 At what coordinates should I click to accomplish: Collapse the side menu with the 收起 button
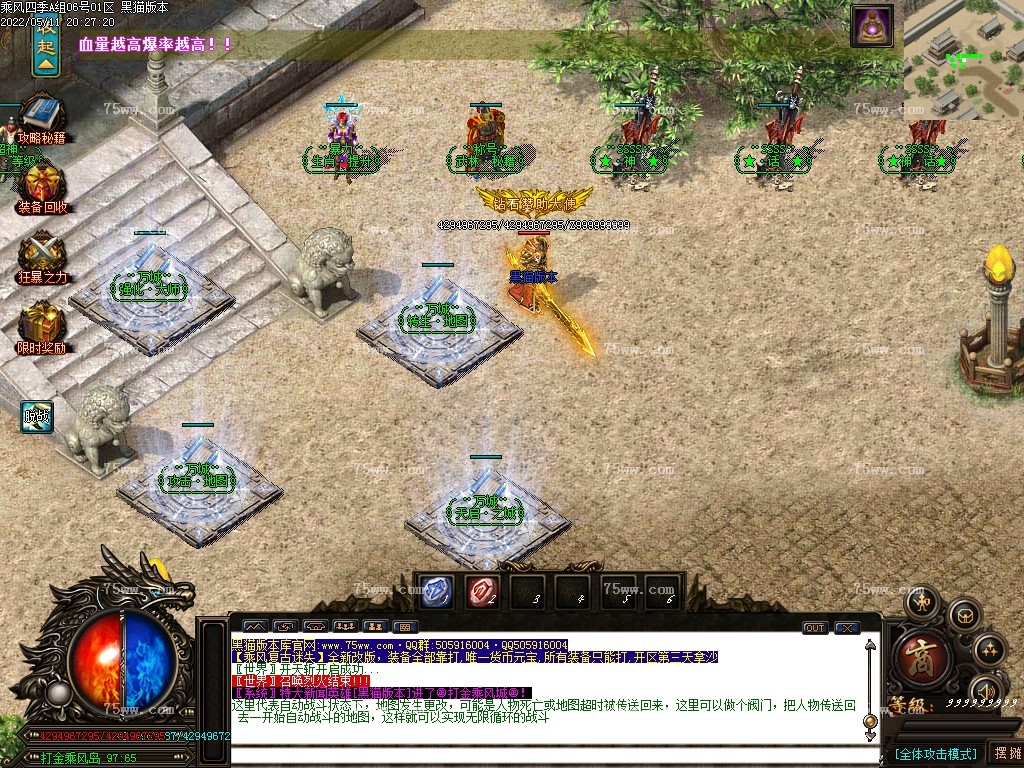[x=45, y=47]
